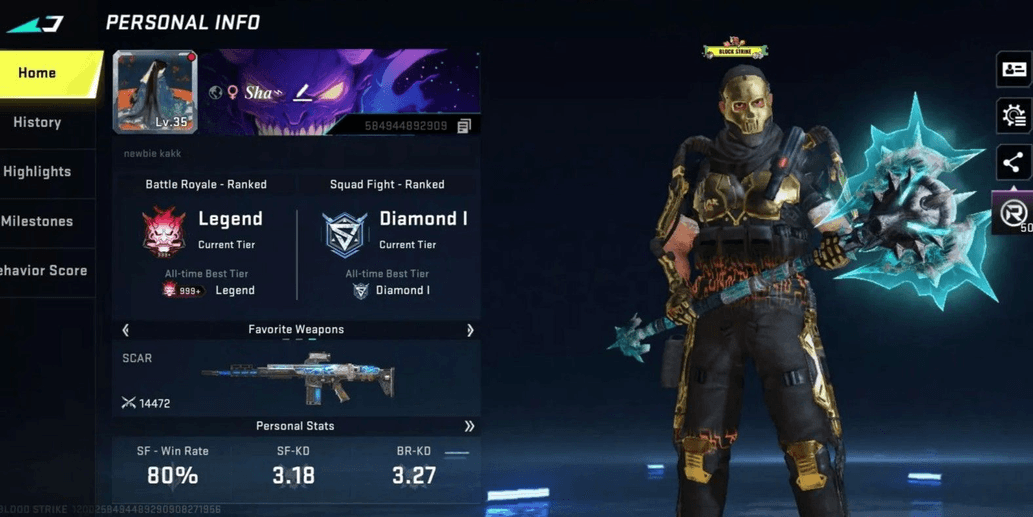Show previous favorite weapon
The width and height of the screenshot is (1033, 517).
pos(126,330)
